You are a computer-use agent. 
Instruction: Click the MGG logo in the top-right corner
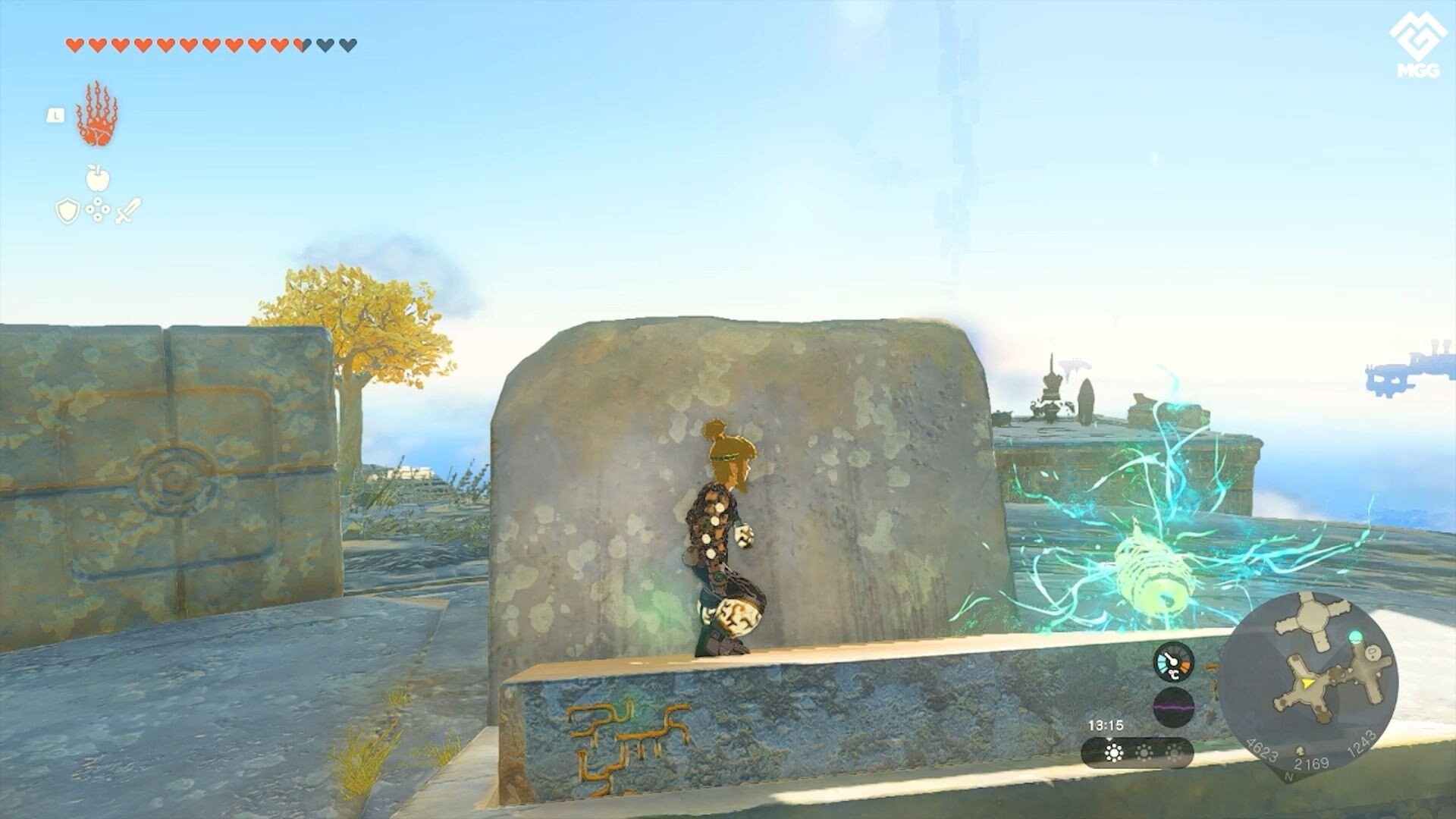point(1418,38)
